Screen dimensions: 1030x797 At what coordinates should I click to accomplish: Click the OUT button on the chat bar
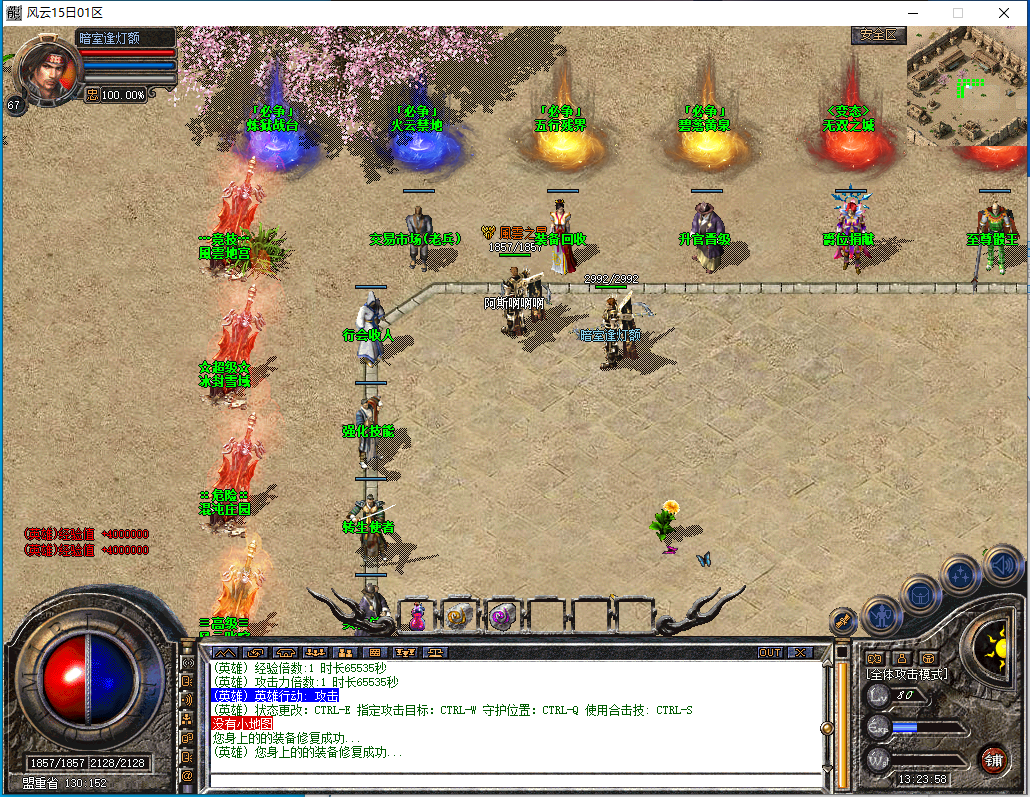769,652
